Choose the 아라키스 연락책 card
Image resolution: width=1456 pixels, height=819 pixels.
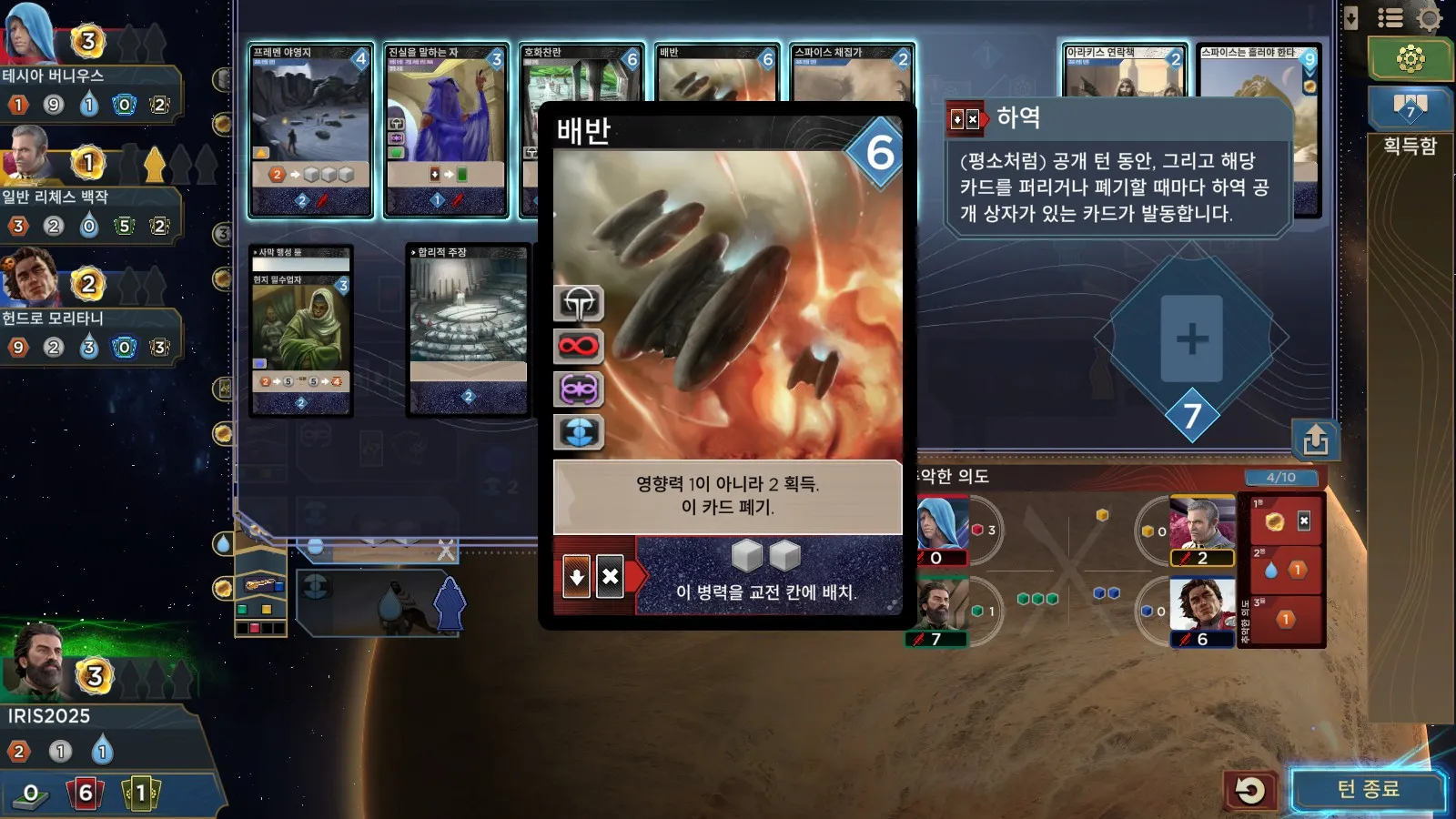pos(1125,69)
